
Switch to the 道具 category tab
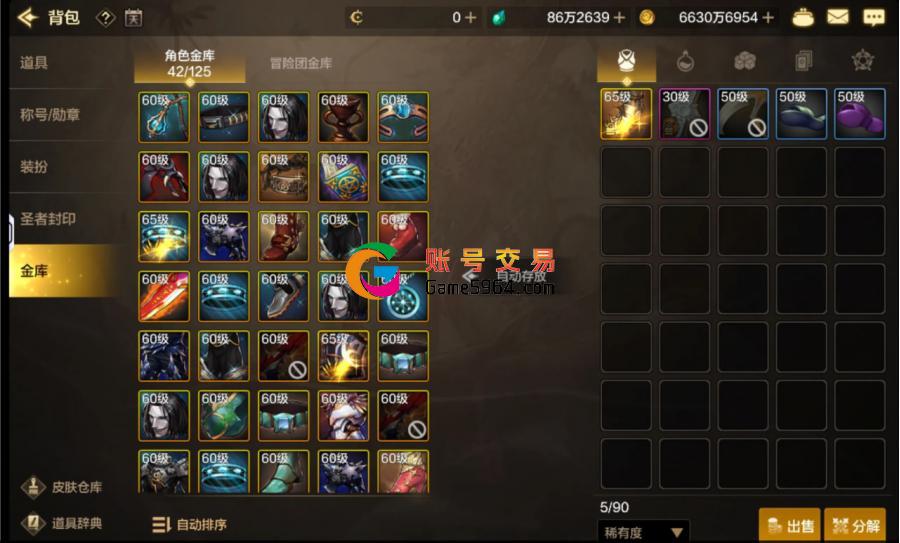click(x=34, y=63)
